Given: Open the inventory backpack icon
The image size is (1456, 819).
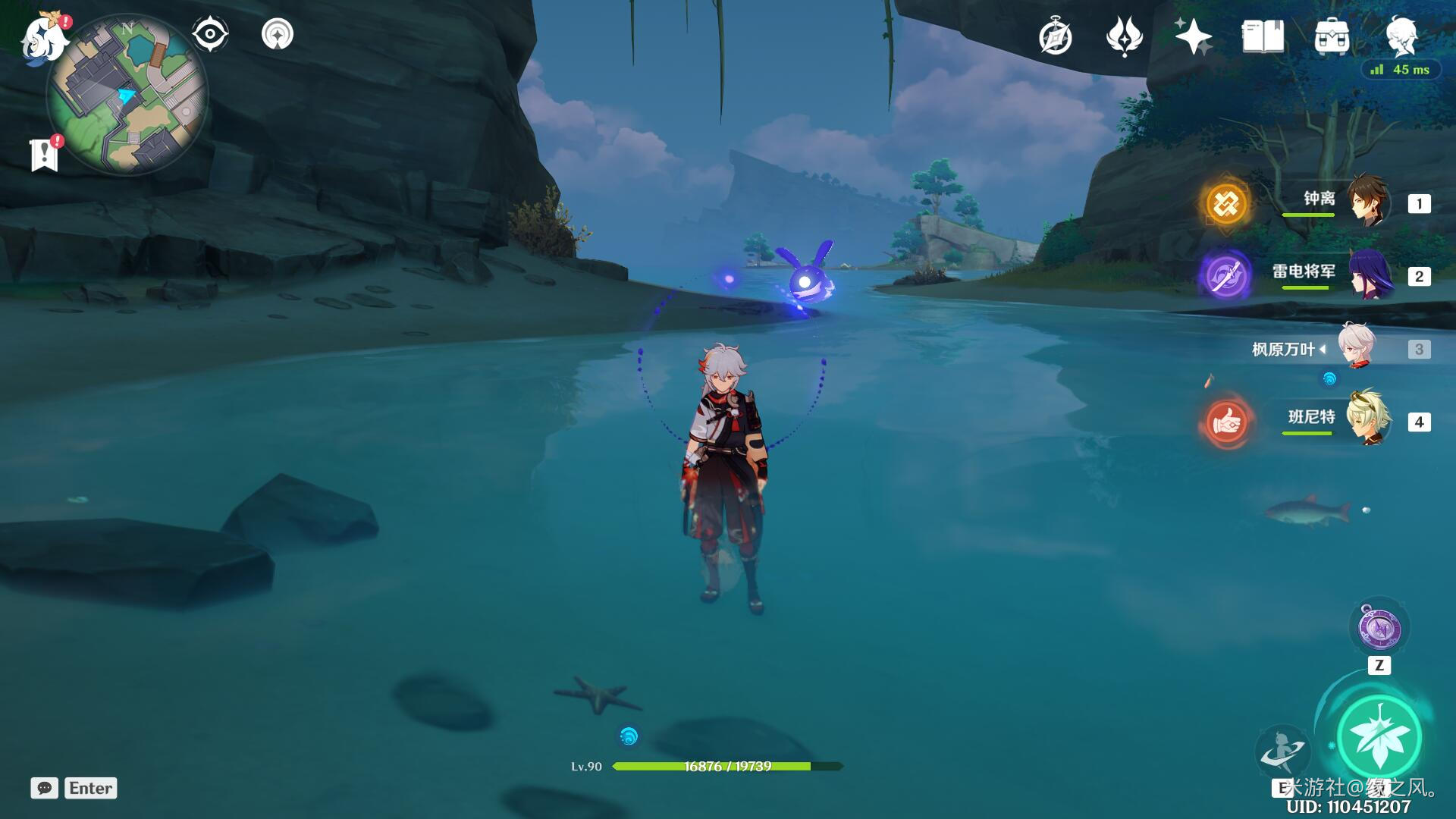Looking at the screenshot, I should 1332,36.
